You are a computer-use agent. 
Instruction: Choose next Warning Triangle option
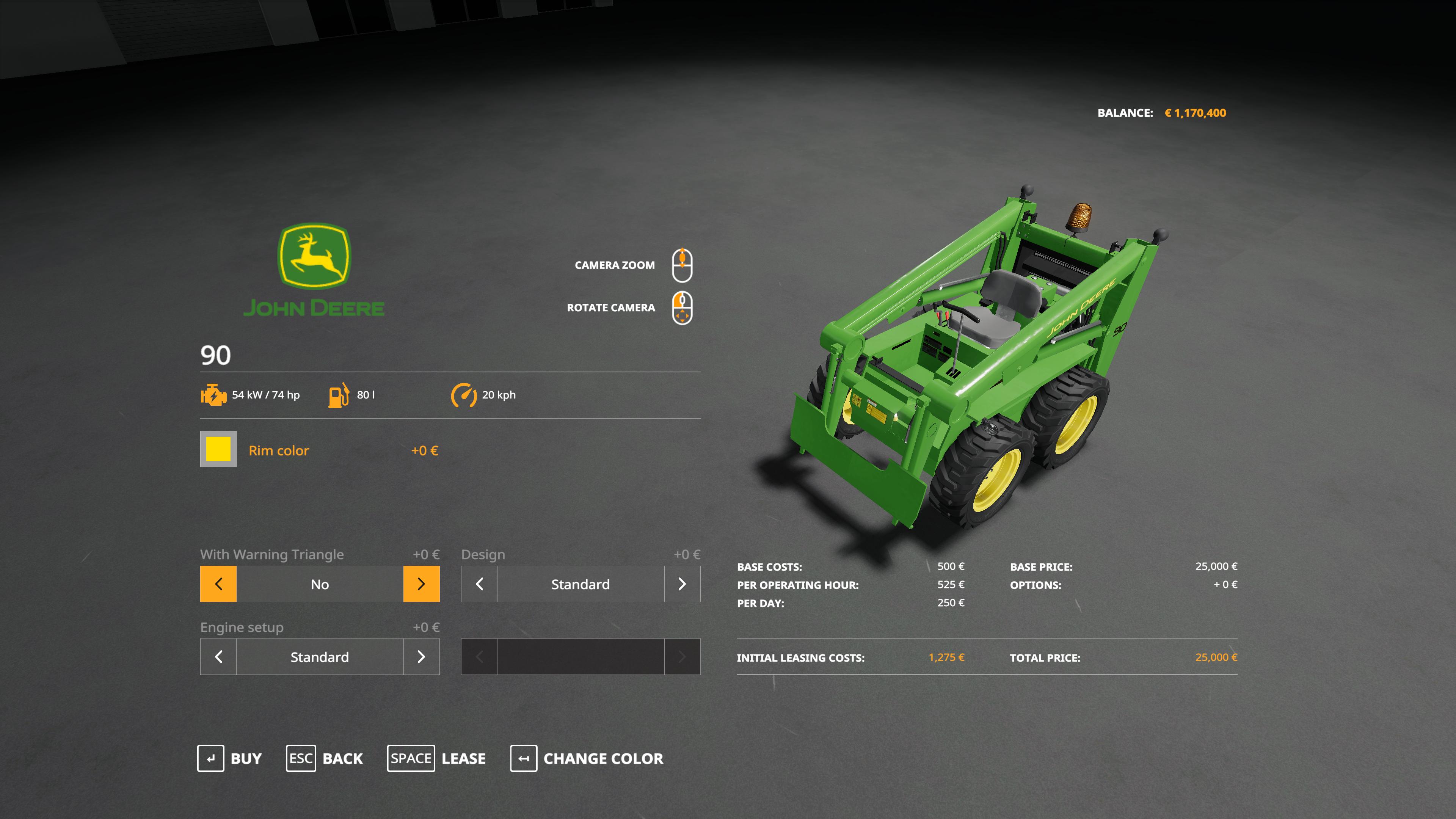421,584
